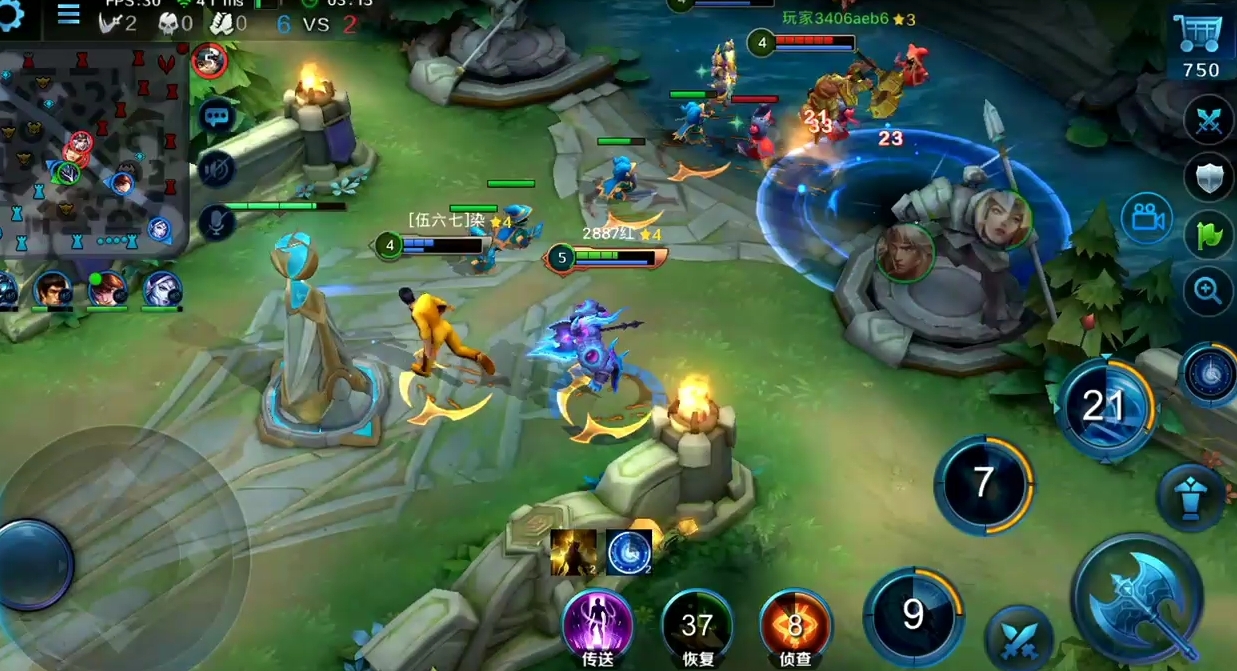The image size is (1237, 671).
Task: Open the quick chat speech bubble
Action: coord(216,116)
